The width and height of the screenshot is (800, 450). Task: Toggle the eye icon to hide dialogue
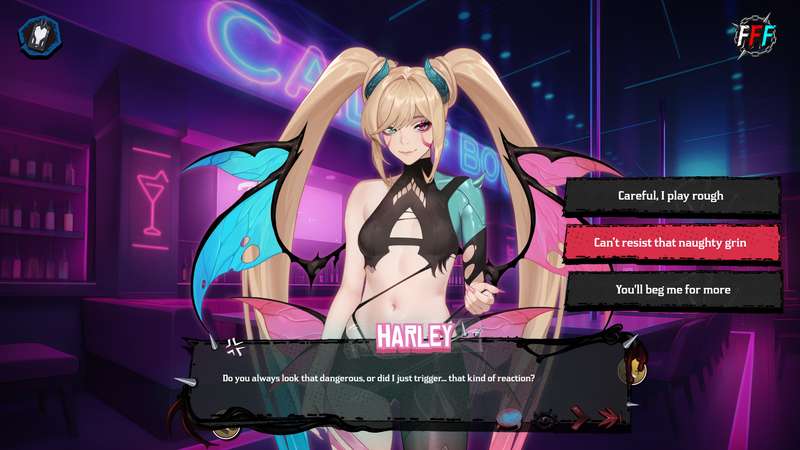(x=545, y=420)
